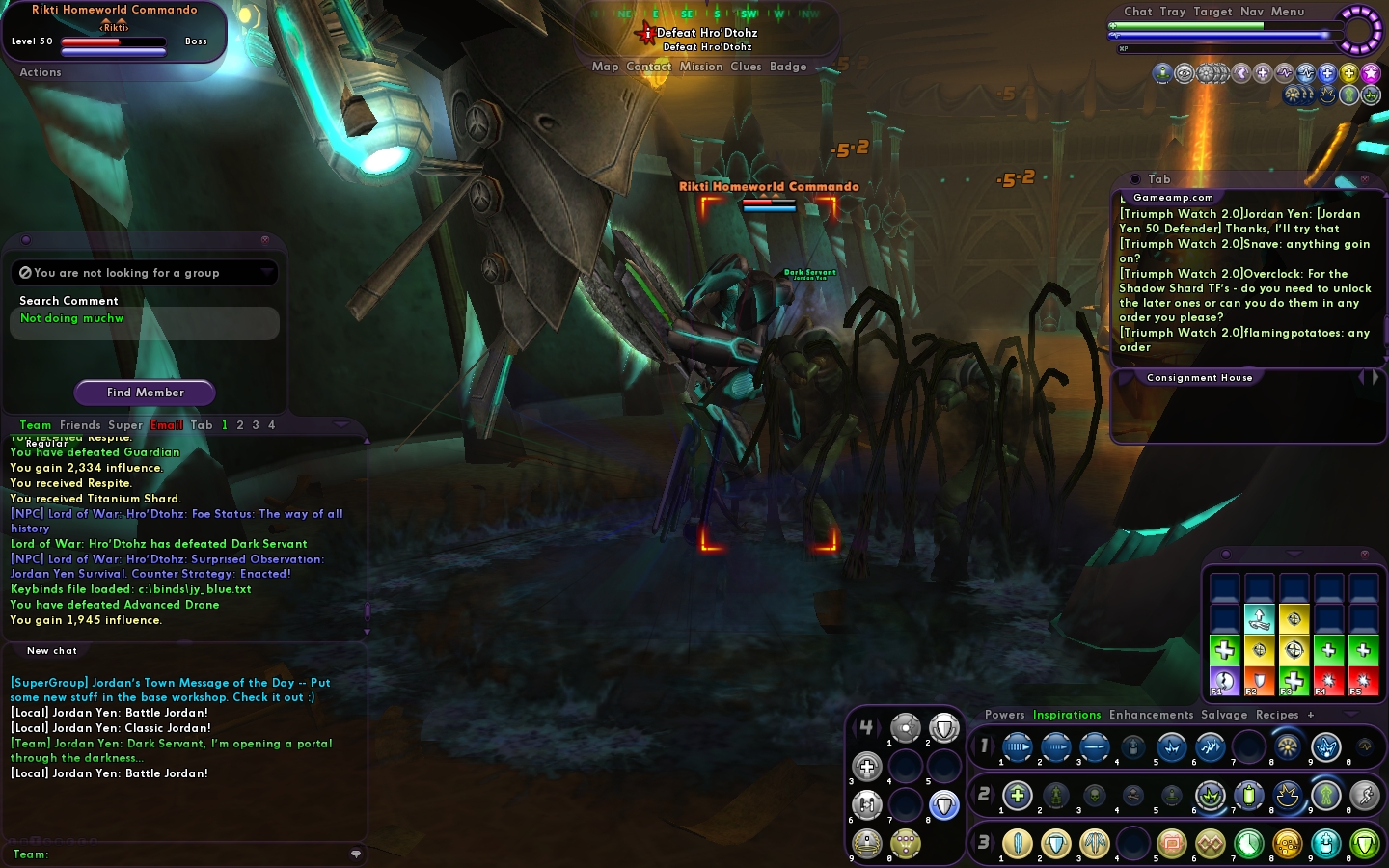This screenshot has height=868, width=1389.
Task: Toggle the Chat window
Action: [1138, 12]
